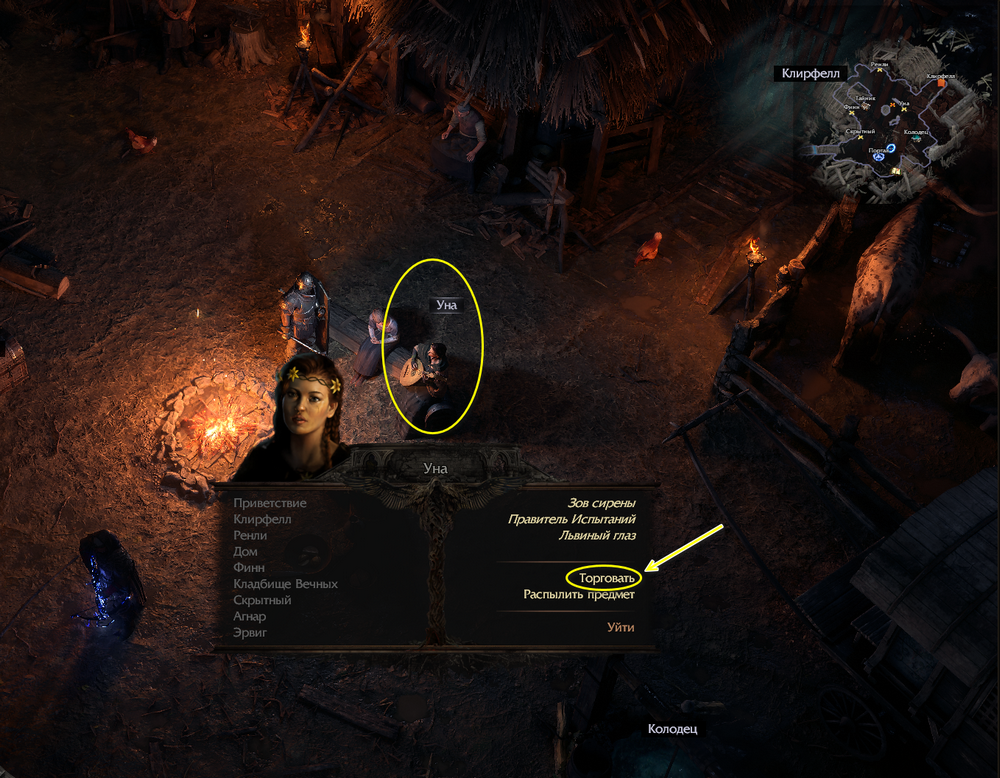This screenshot has width=1000, height=778.
Task: Leave the conversation with Уйти
Action: coord(620,627)
